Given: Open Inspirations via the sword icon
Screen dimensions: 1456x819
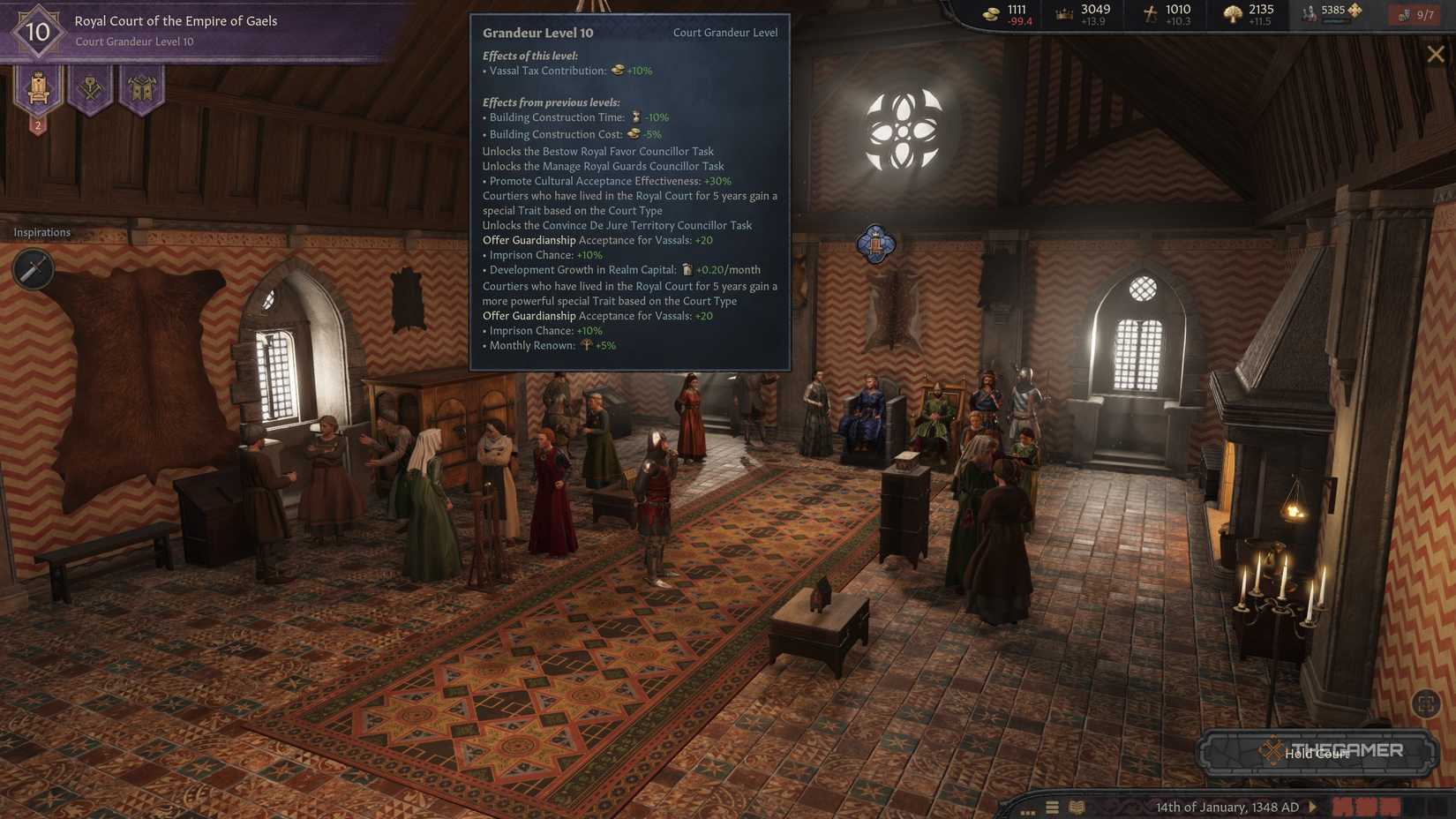Looking at the screenshot, I should point(33,269).
